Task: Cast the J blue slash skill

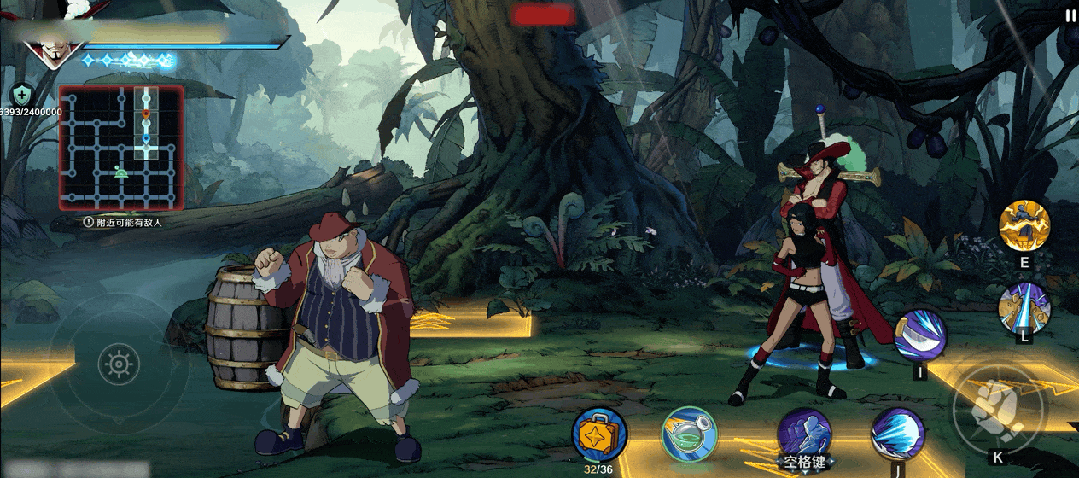Action: click(x=897, y=433)
